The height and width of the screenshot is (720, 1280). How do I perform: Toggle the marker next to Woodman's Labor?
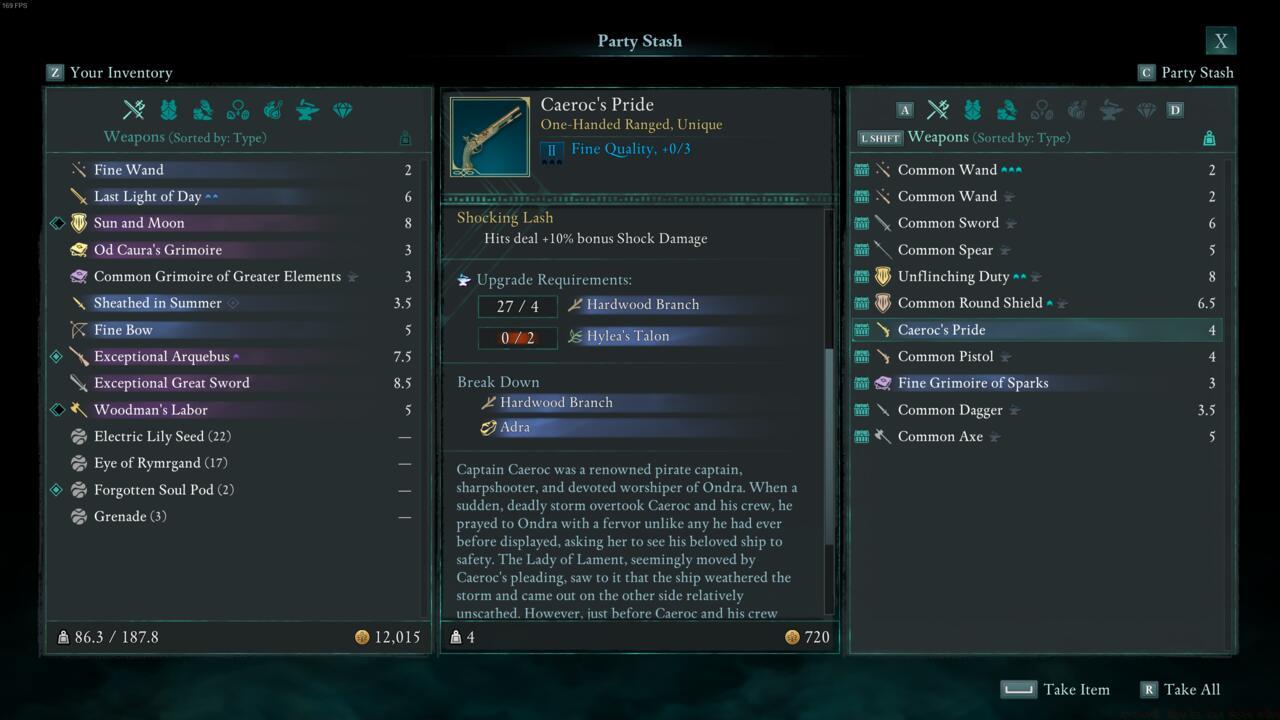pos(57,409)
